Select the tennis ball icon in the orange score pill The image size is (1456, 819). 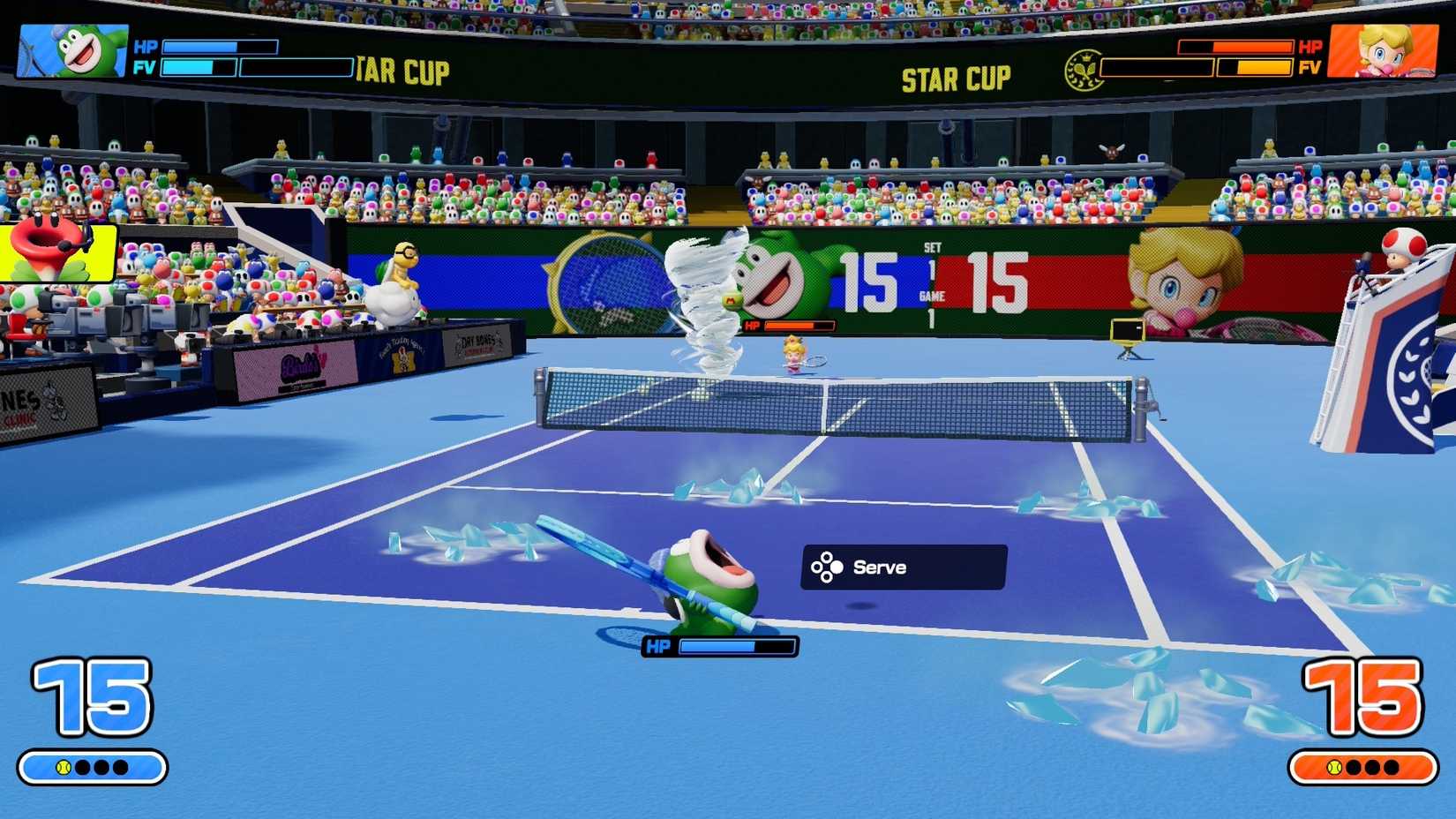[1334, 766]
